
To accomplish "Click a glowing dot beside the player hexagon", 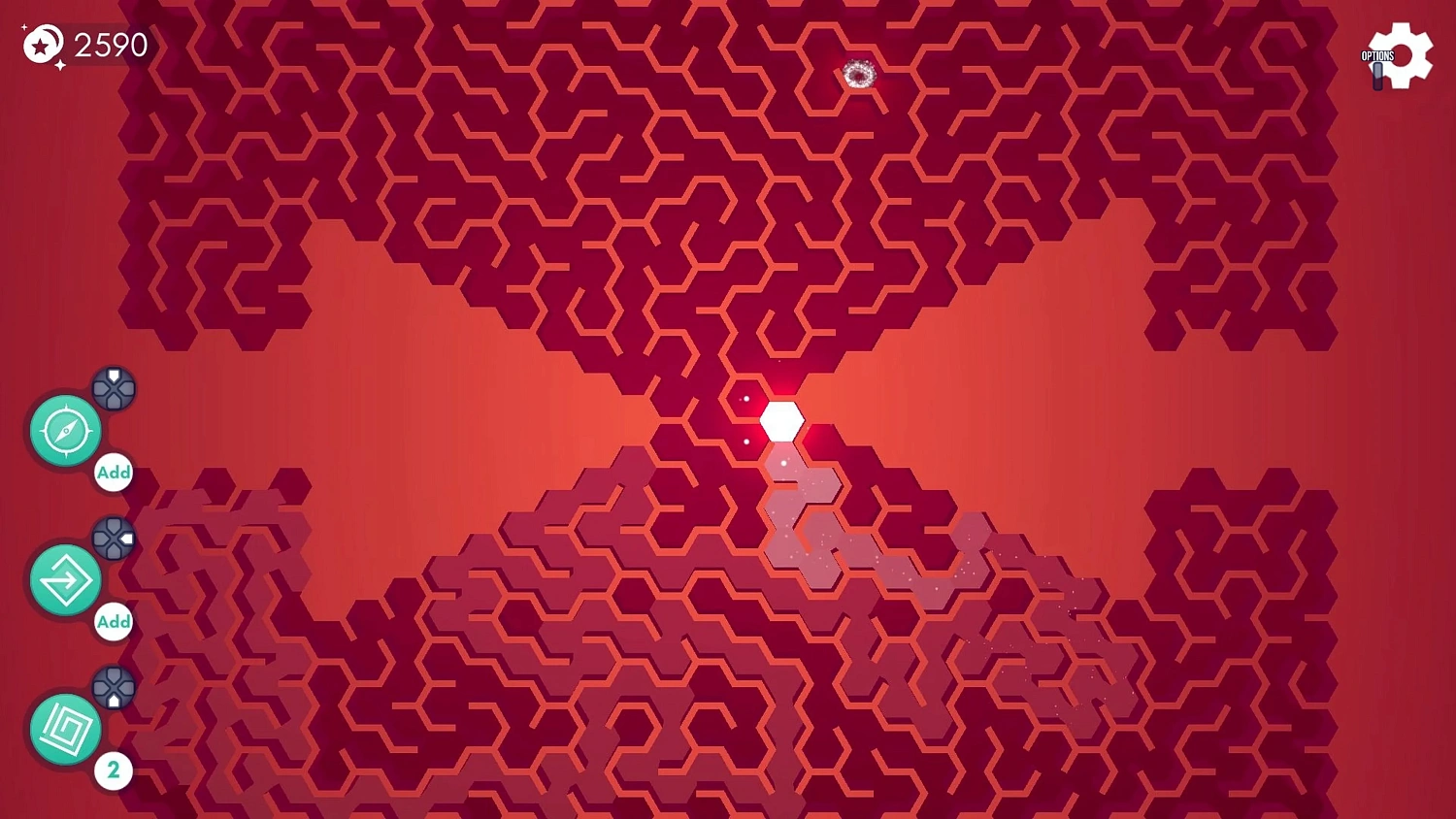I will tap(746, 398).
